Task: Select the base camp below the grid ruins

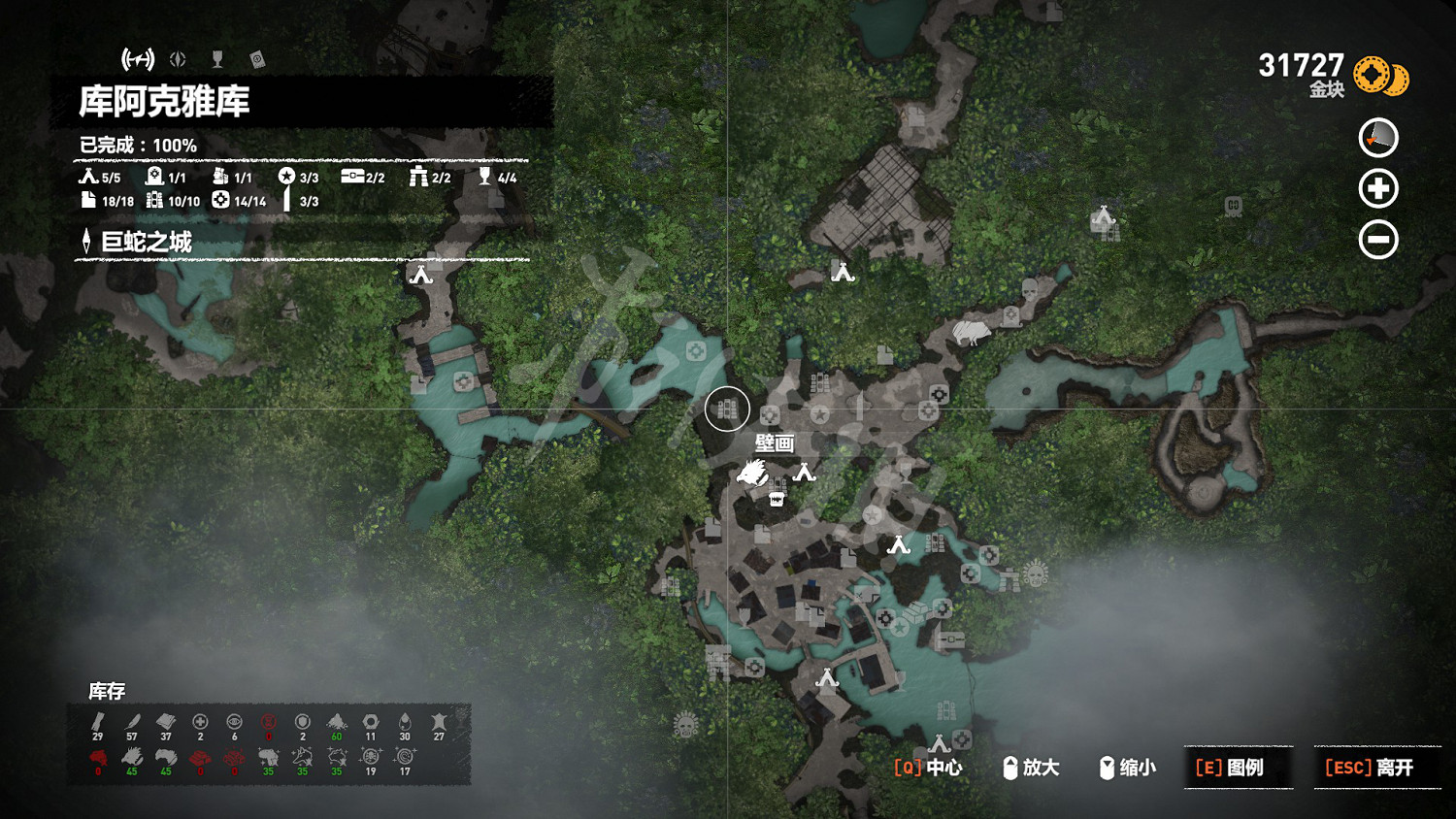Action: click(843, 273)
